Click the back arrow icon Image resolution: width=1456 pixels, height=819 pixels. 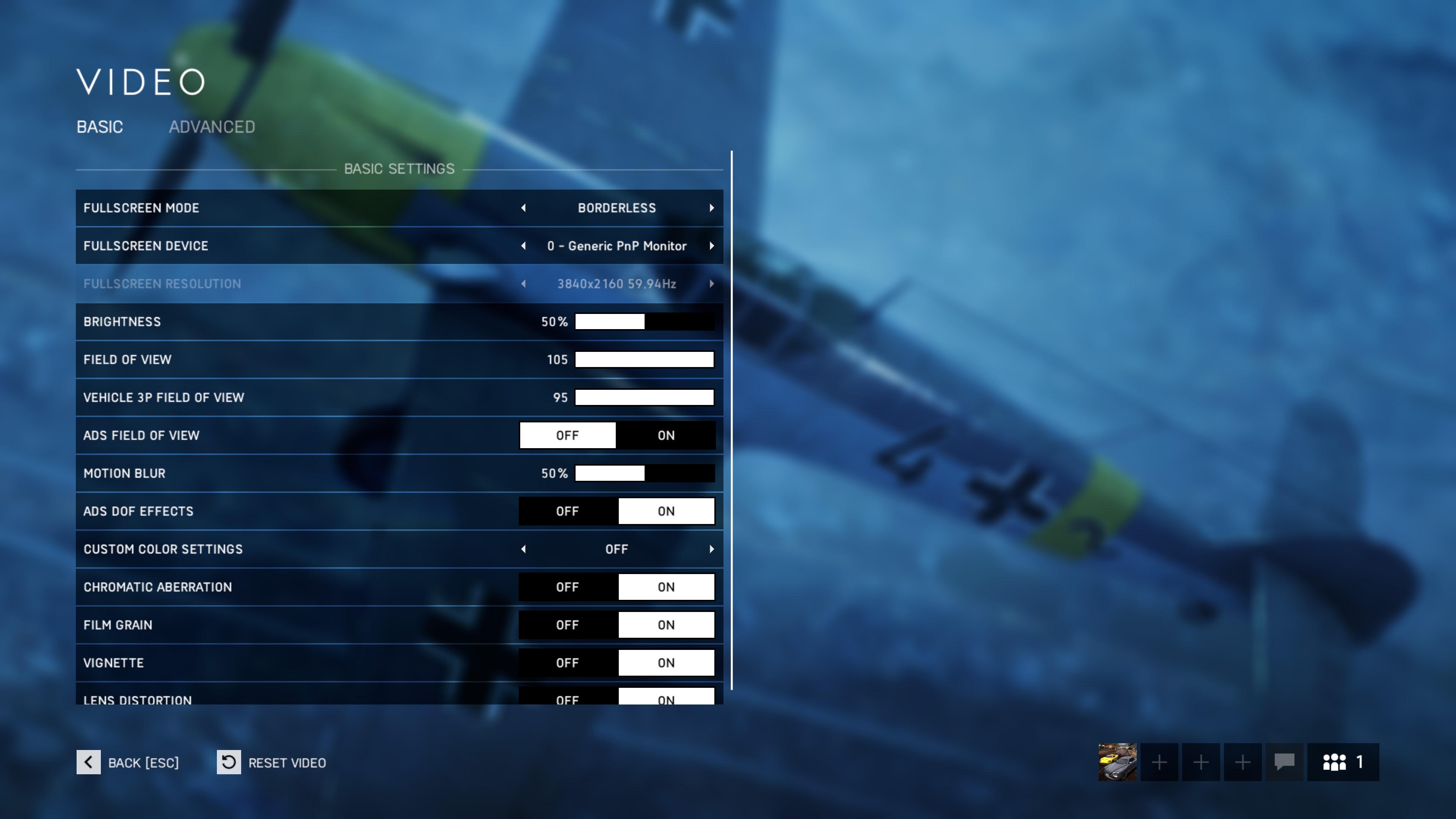click(x=88, y=762)
